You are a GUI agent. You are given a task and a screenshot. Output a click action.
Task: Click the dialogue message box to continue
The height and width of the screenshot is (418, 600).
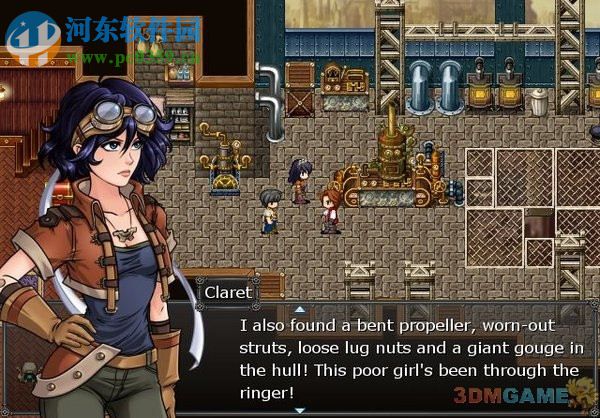click(408, 358)
